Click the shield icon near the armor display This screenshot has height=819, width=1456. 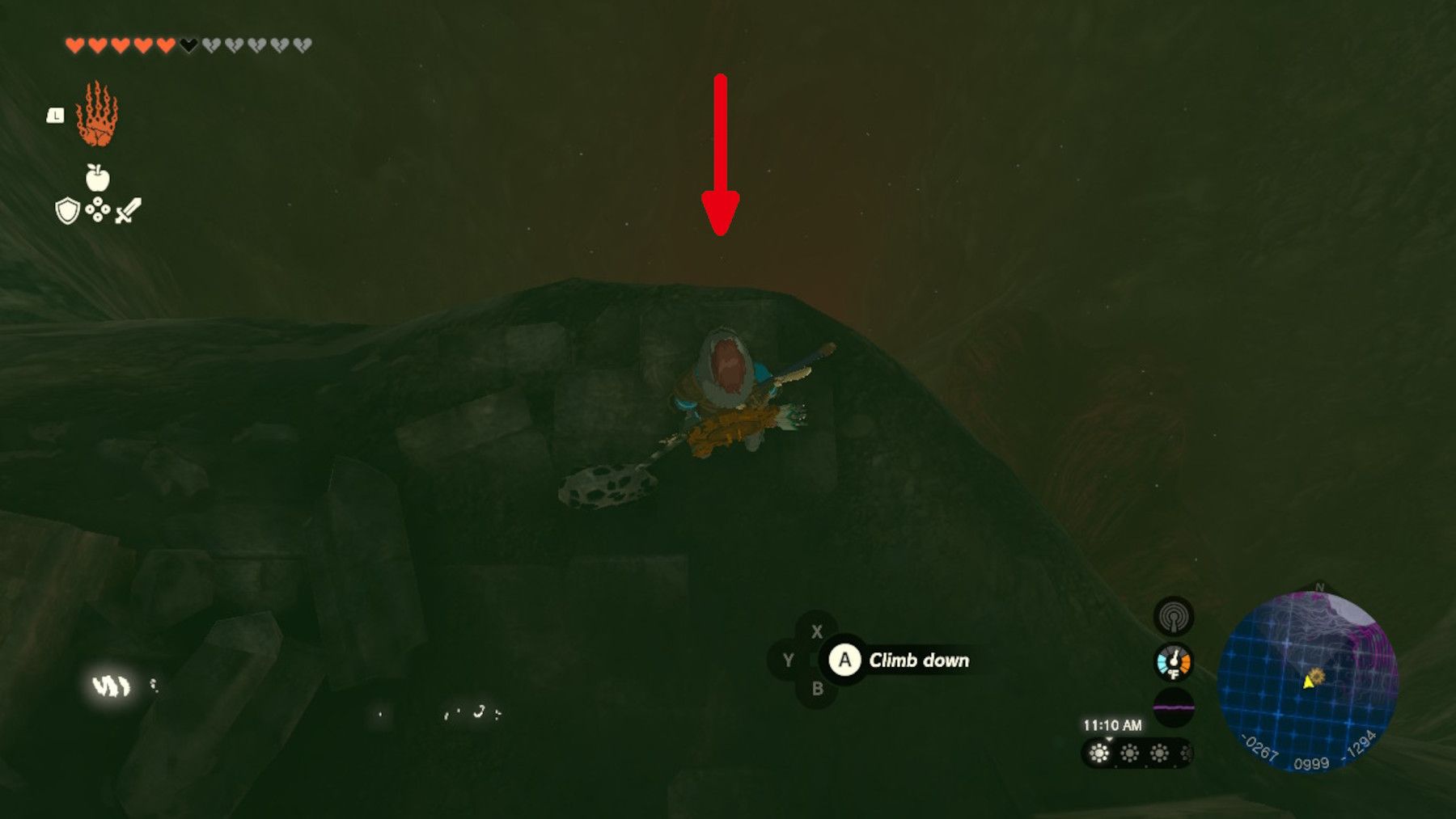(68, 211)
